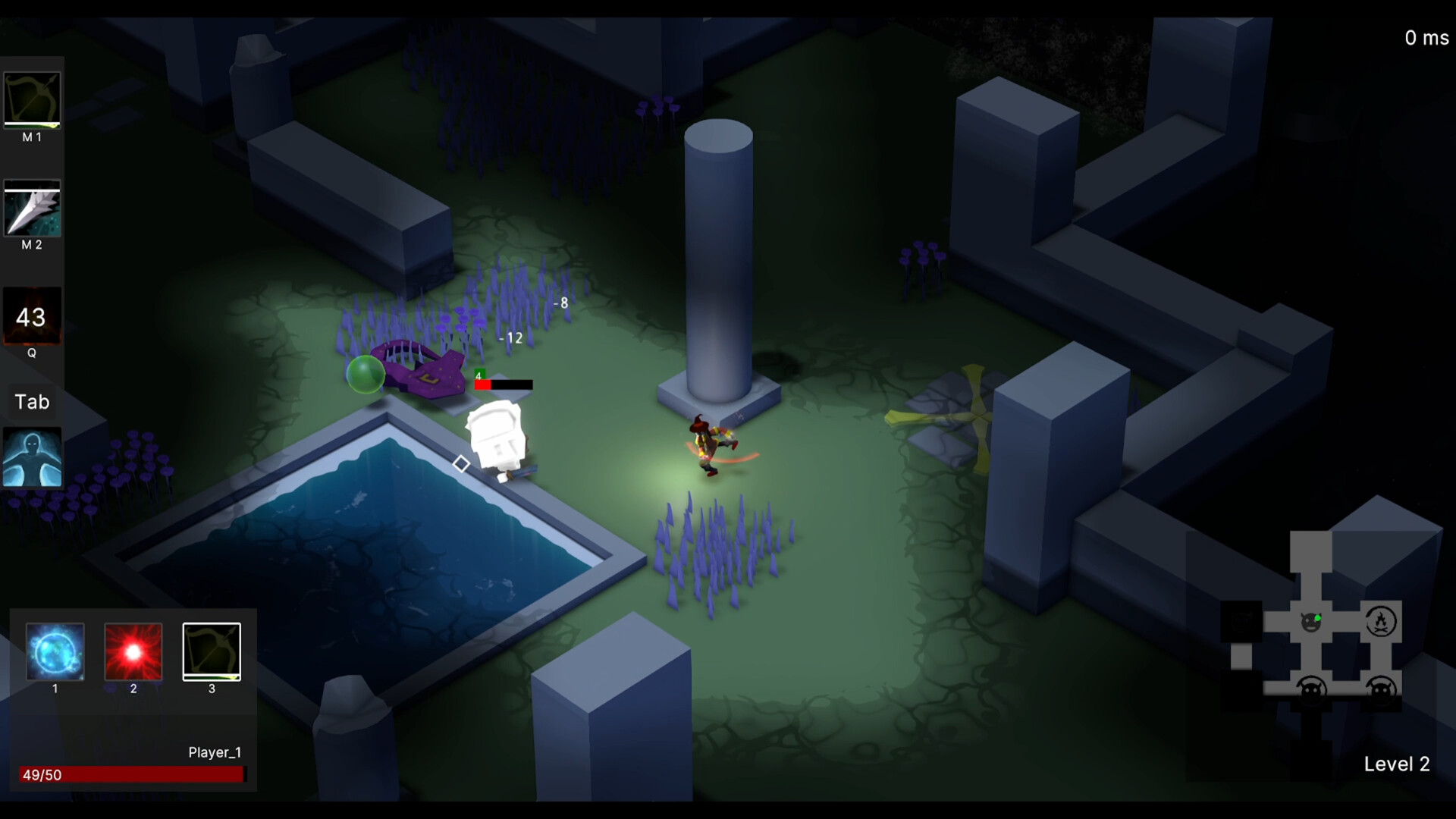Click the campfire room icon on the minimap

1382,620
